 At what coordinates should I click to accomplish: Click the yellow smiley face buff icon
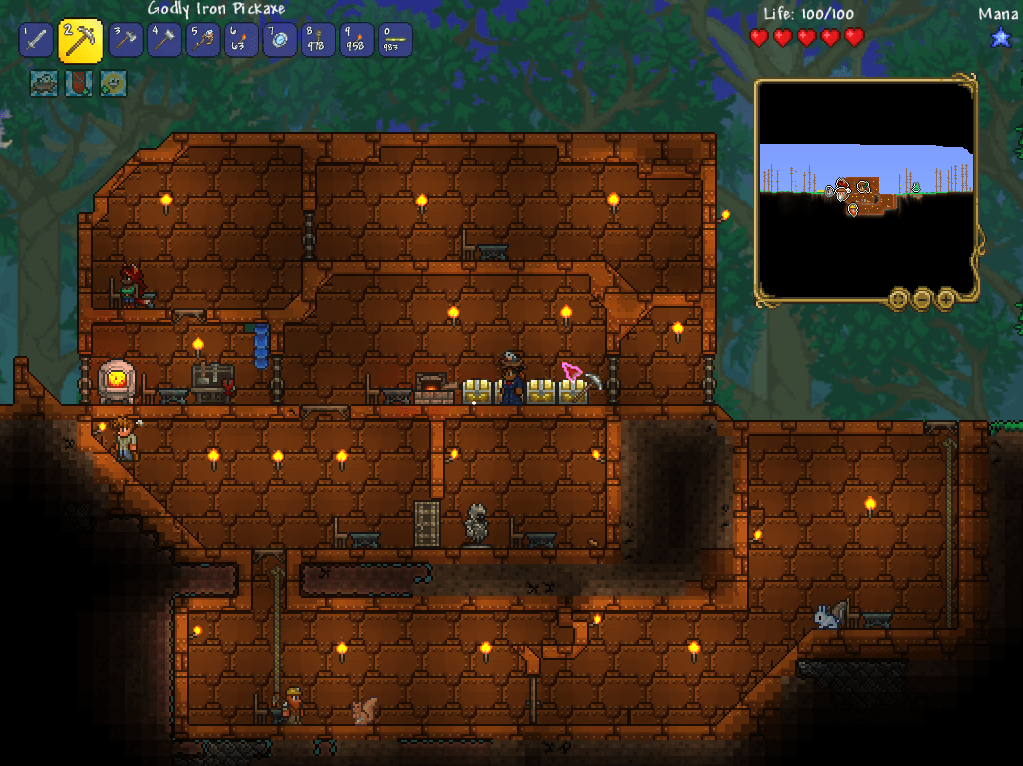(112, 83)
